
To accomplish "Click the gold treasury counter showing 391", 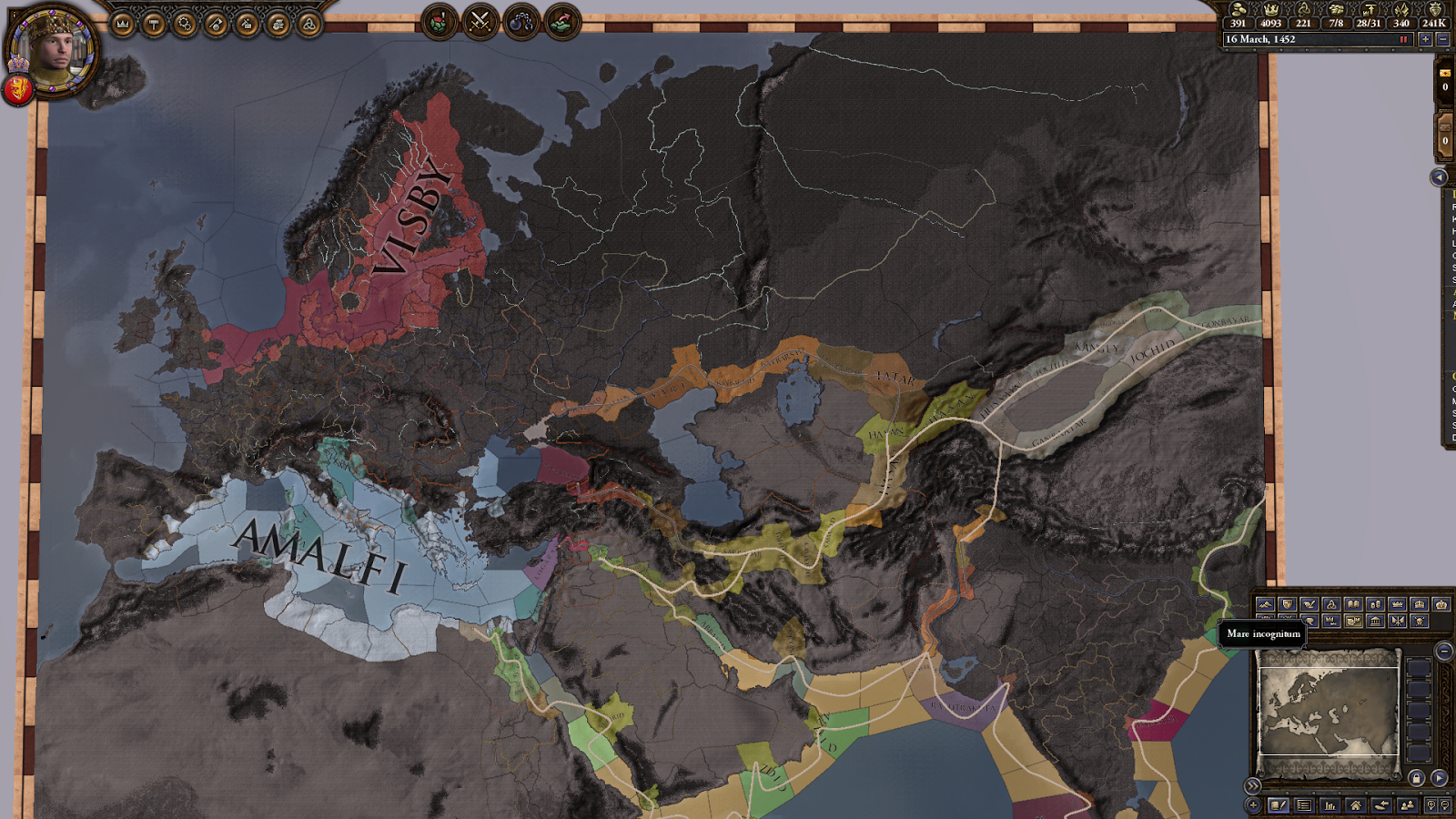I will [1239, 24].
